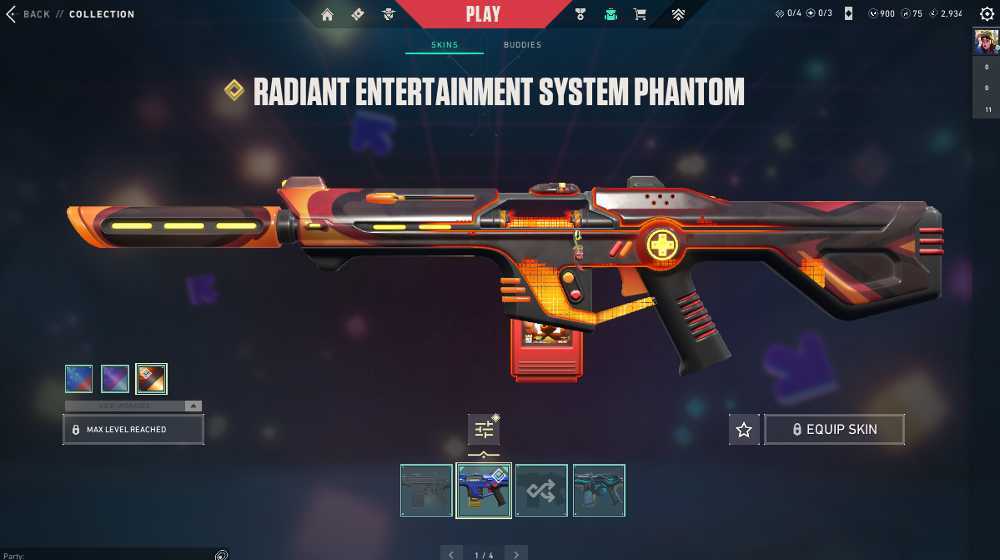Select the random shuffle skin tile

point(541,490)
